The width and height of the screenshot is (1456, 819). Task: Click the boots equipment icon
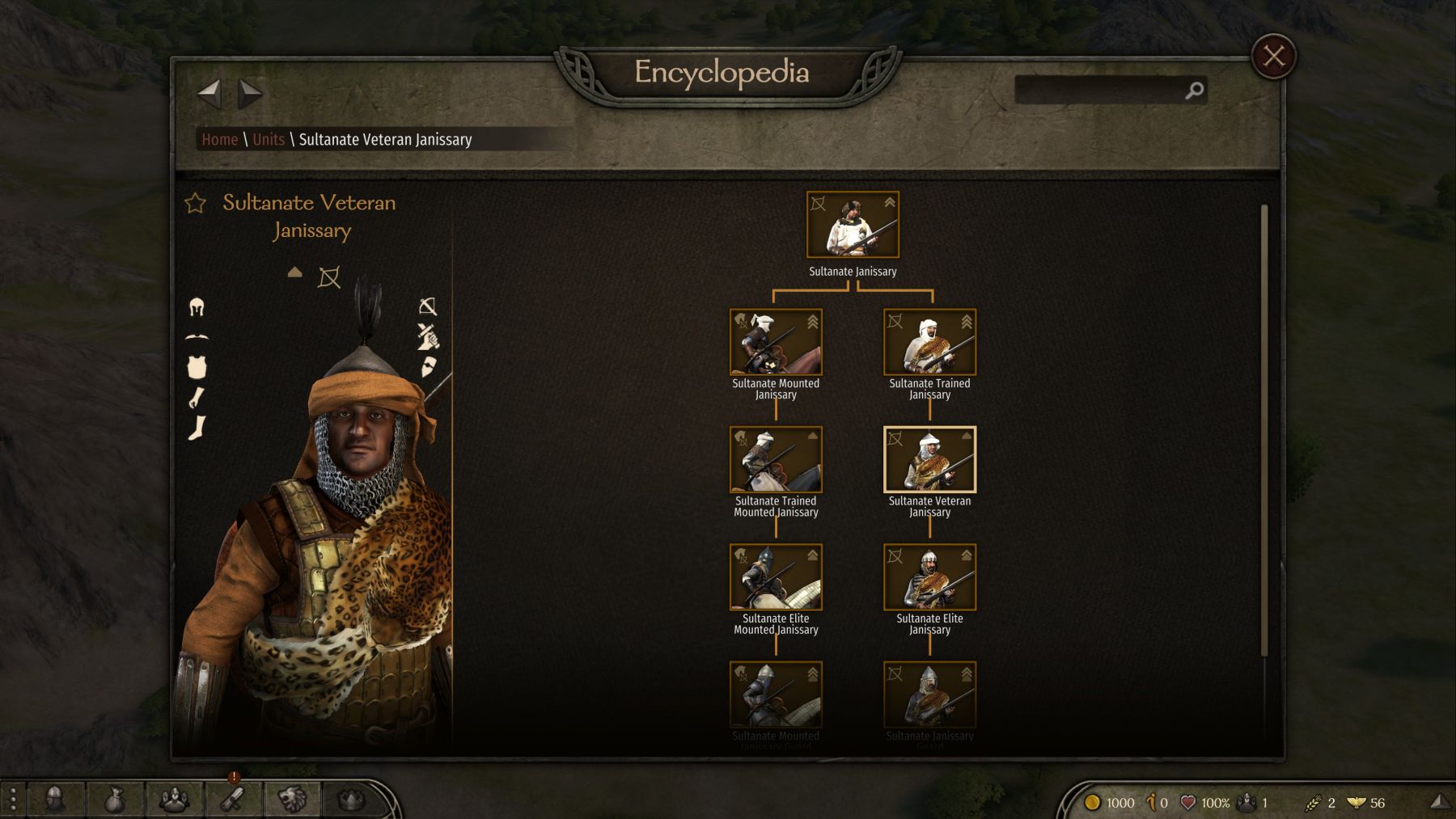pyautogui.click(x=197, y=428)
